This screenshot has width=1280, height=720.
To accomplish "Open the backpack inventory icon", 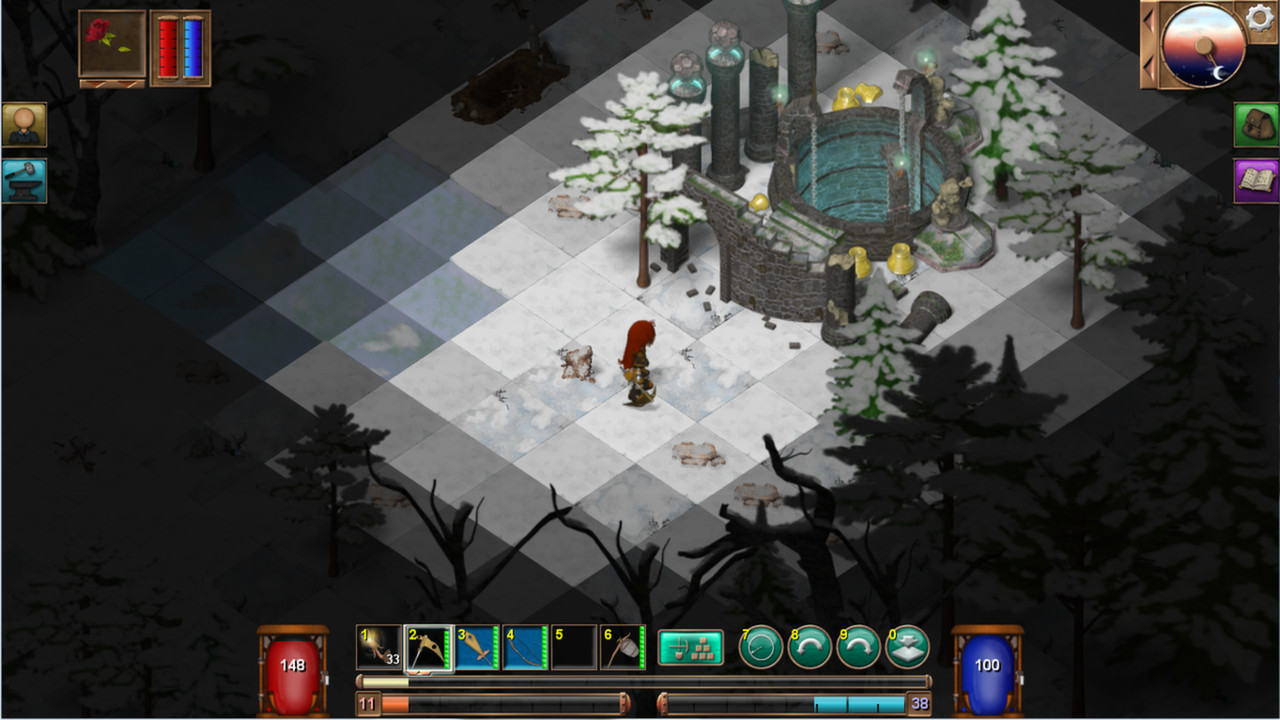I will [x=1253, y=125].
